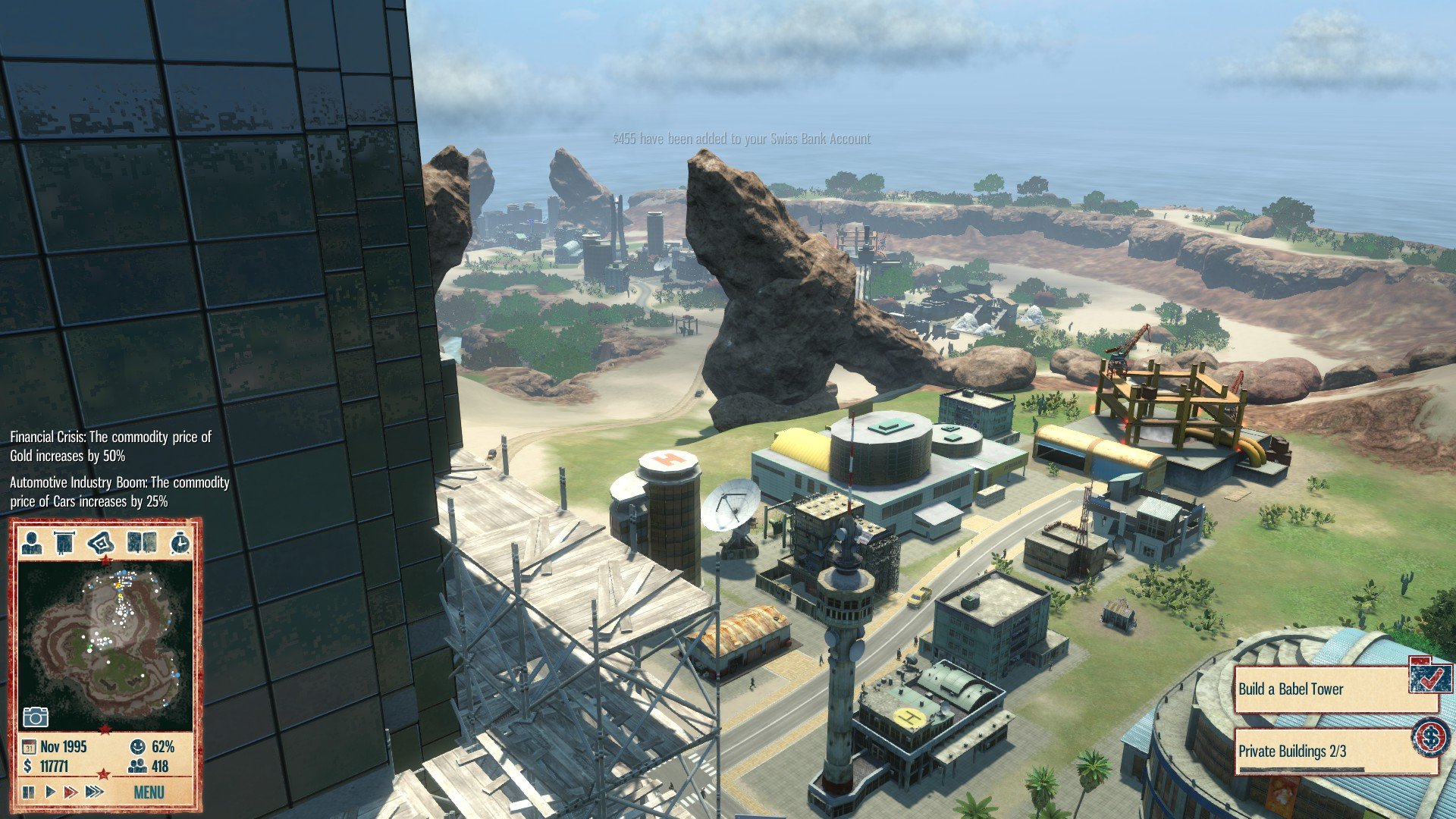Open the in-game MENU
Image resolution: width=1456 pixels, height=819 pixels.
coord(149,791)
